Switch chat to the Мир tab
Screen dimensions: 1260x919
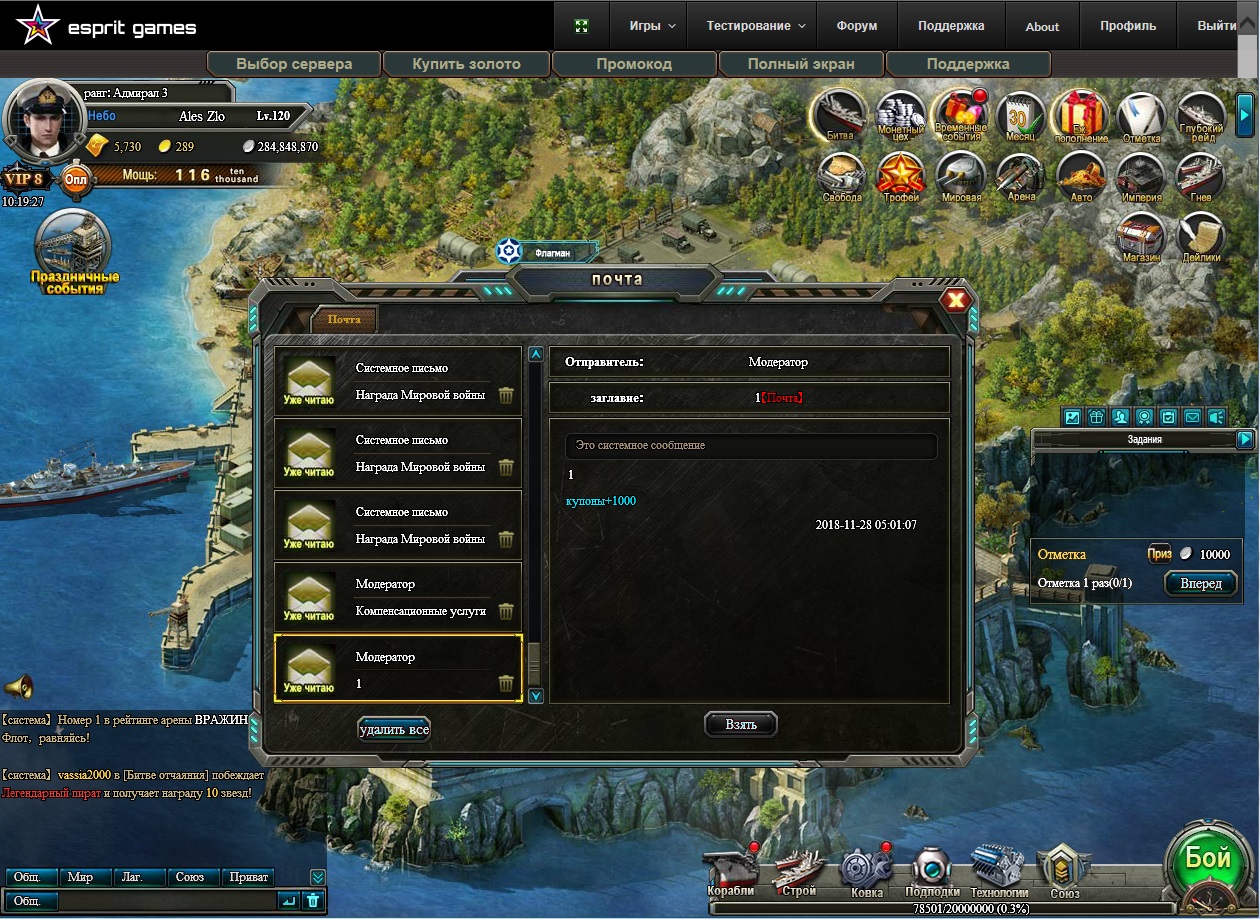click(81, 877)
